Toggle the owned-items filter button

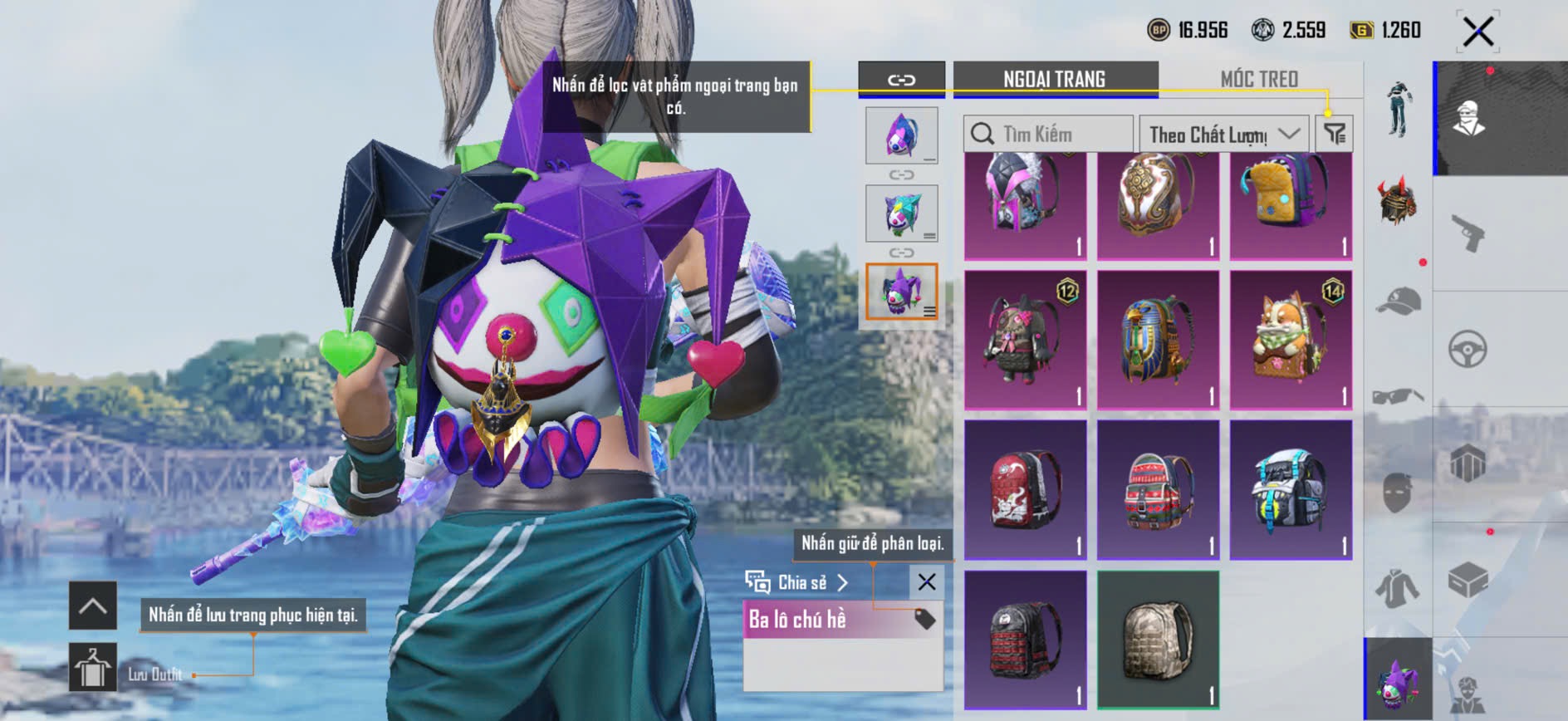click(x=1335, y=134)
